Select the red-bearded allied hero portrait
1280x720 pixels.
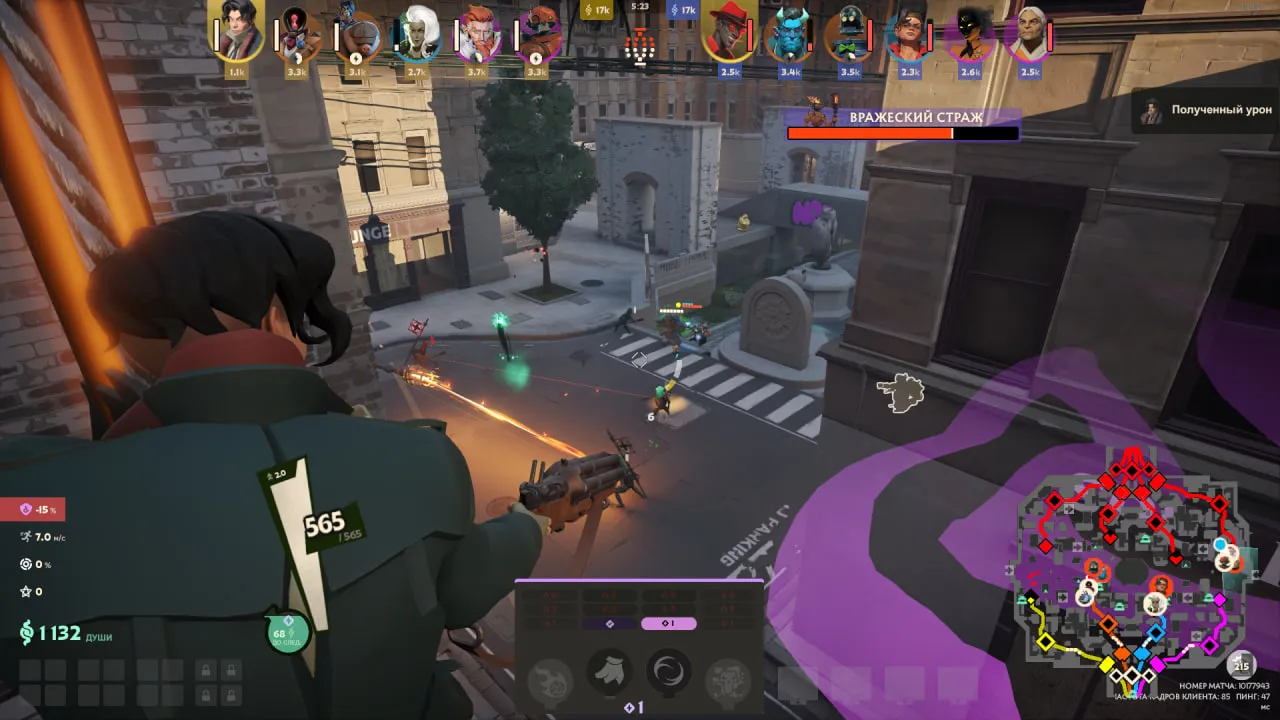(x=477, y=33)
